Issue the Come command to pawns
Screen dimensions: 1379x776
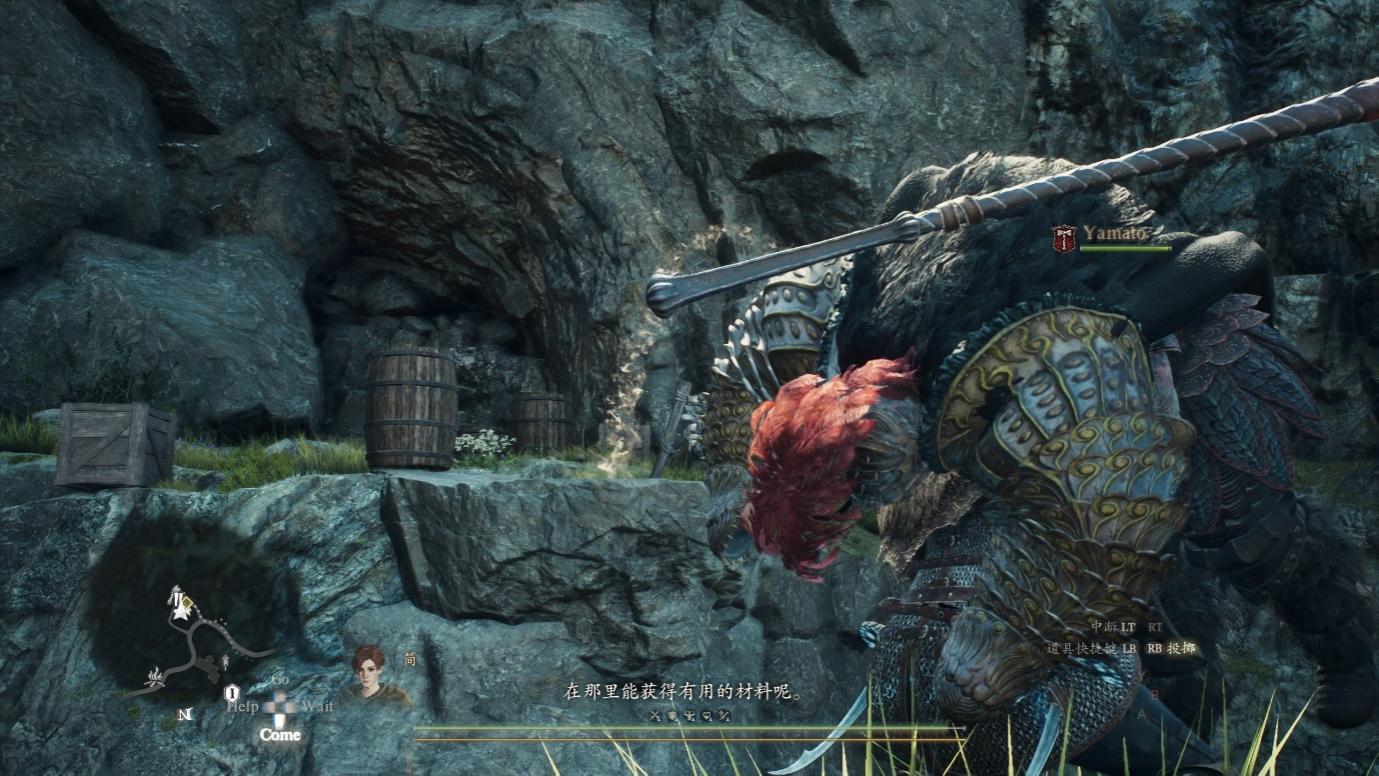[x=280, y=735]
